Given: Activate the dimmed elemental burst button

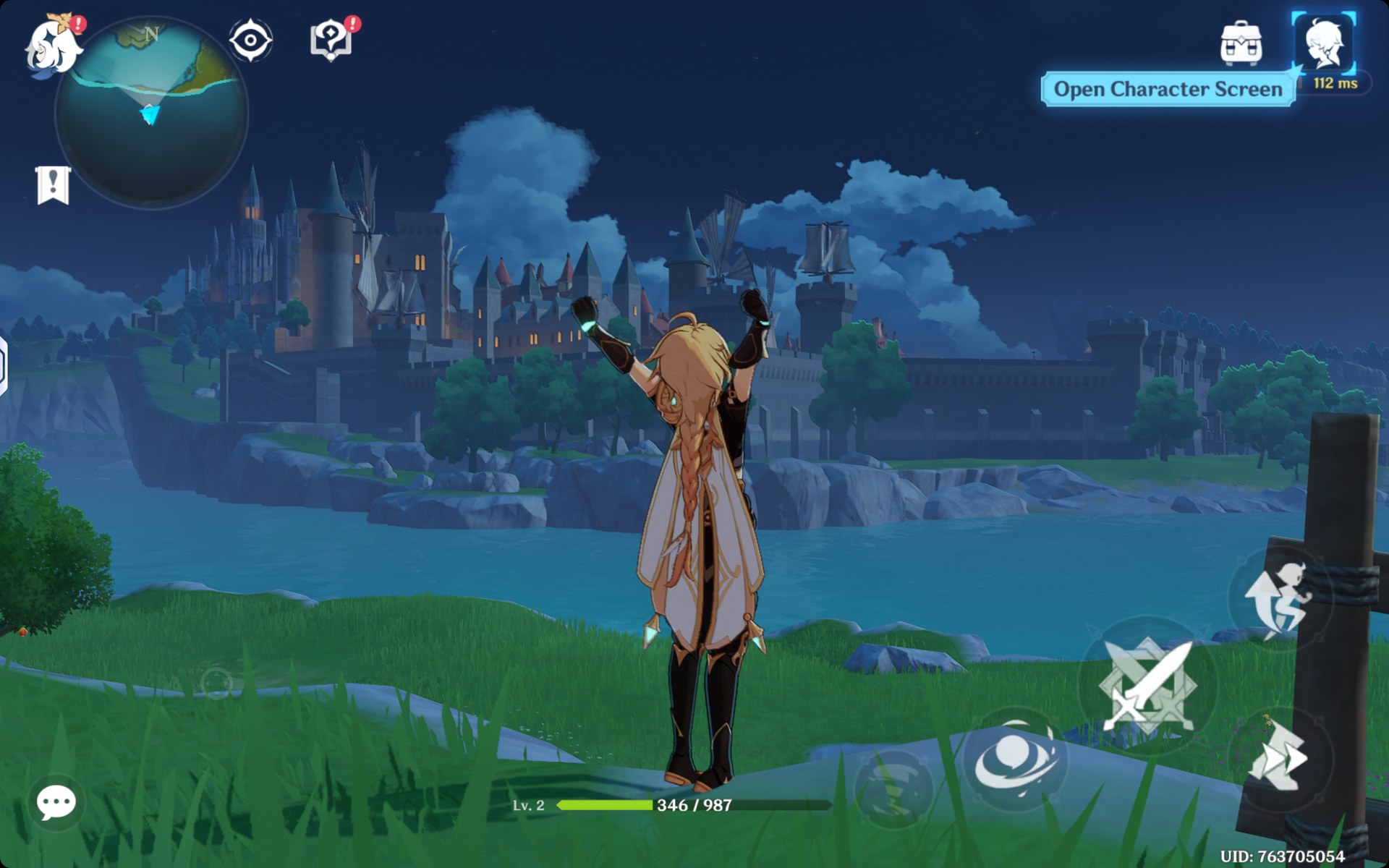Looking at the screenshot, I should coord(894,788).
